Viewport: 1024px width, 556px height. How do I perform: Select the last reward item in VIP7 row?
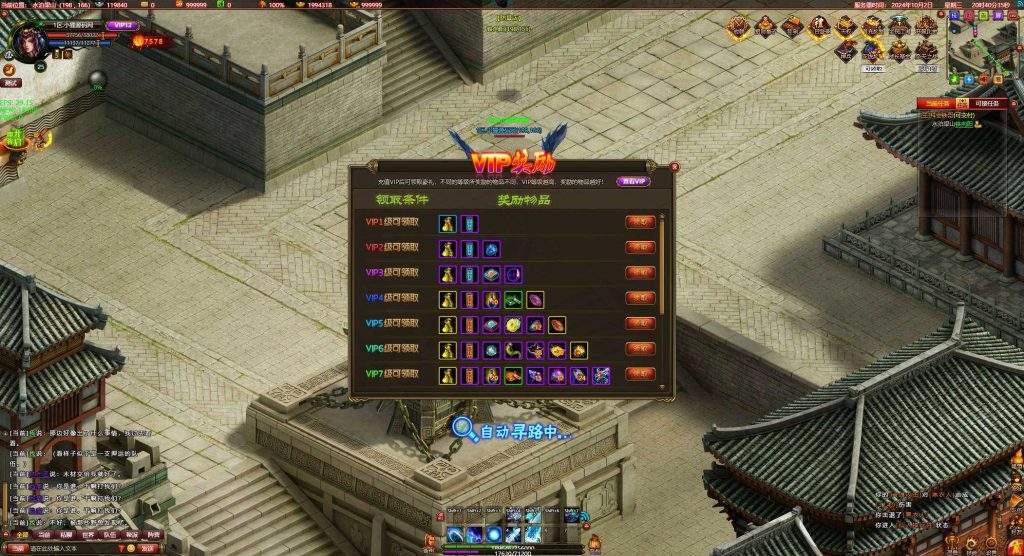[601, 375]
